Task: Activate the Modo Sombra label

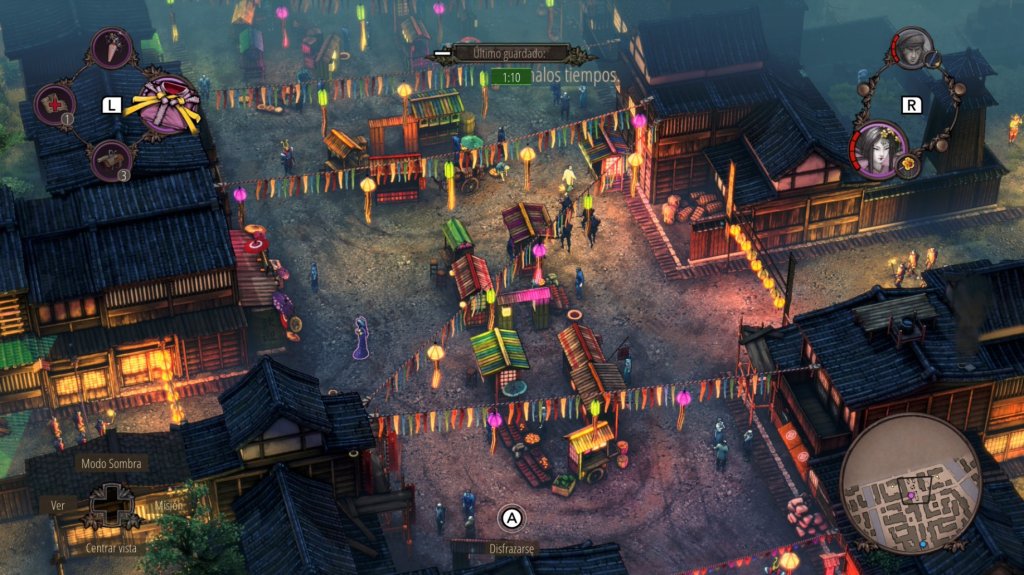Action: coord(112,464)
